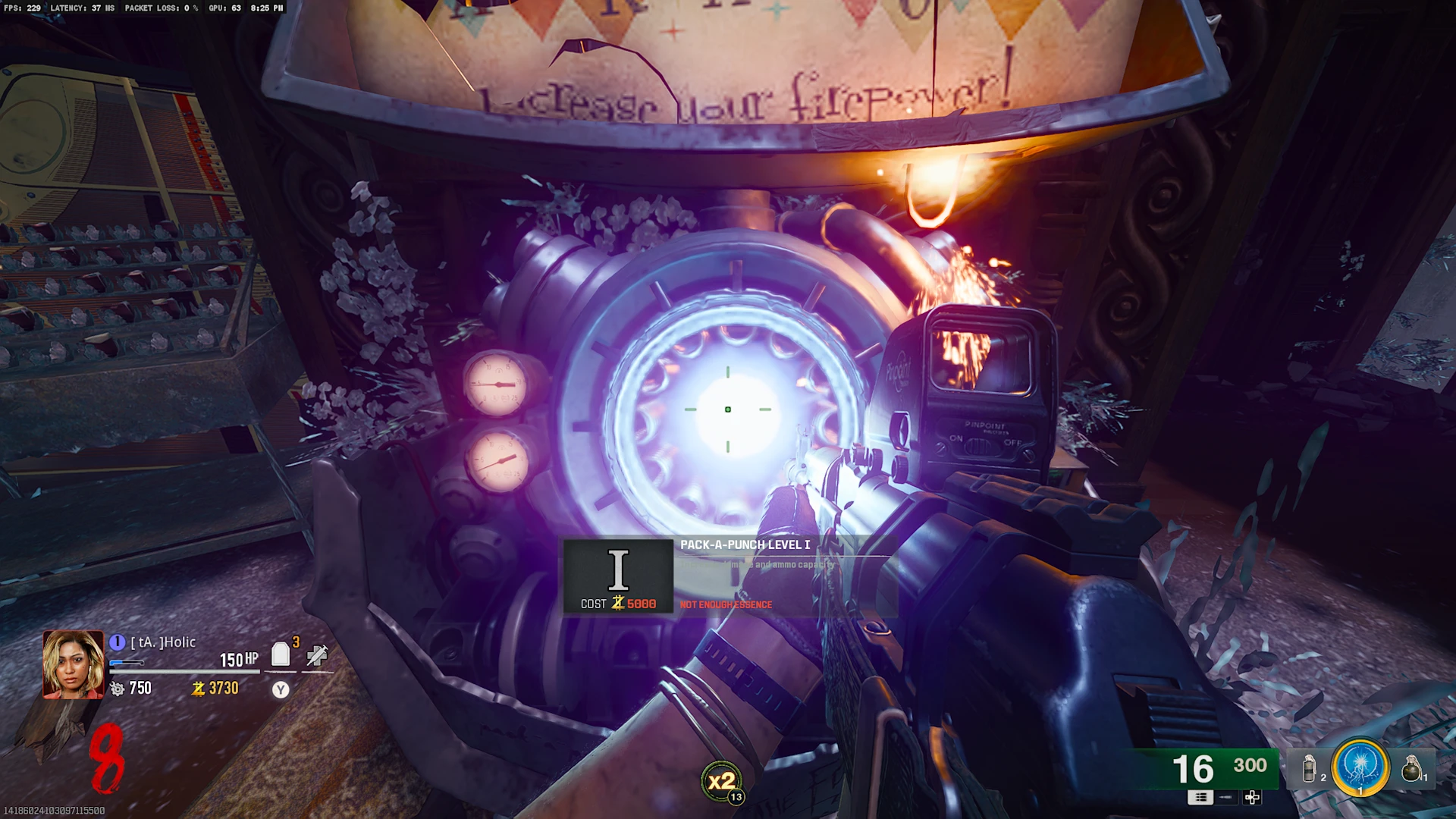The image size is (1456, 819).
Task: Click the salvage gear icon
Action: tap(117, 689)
